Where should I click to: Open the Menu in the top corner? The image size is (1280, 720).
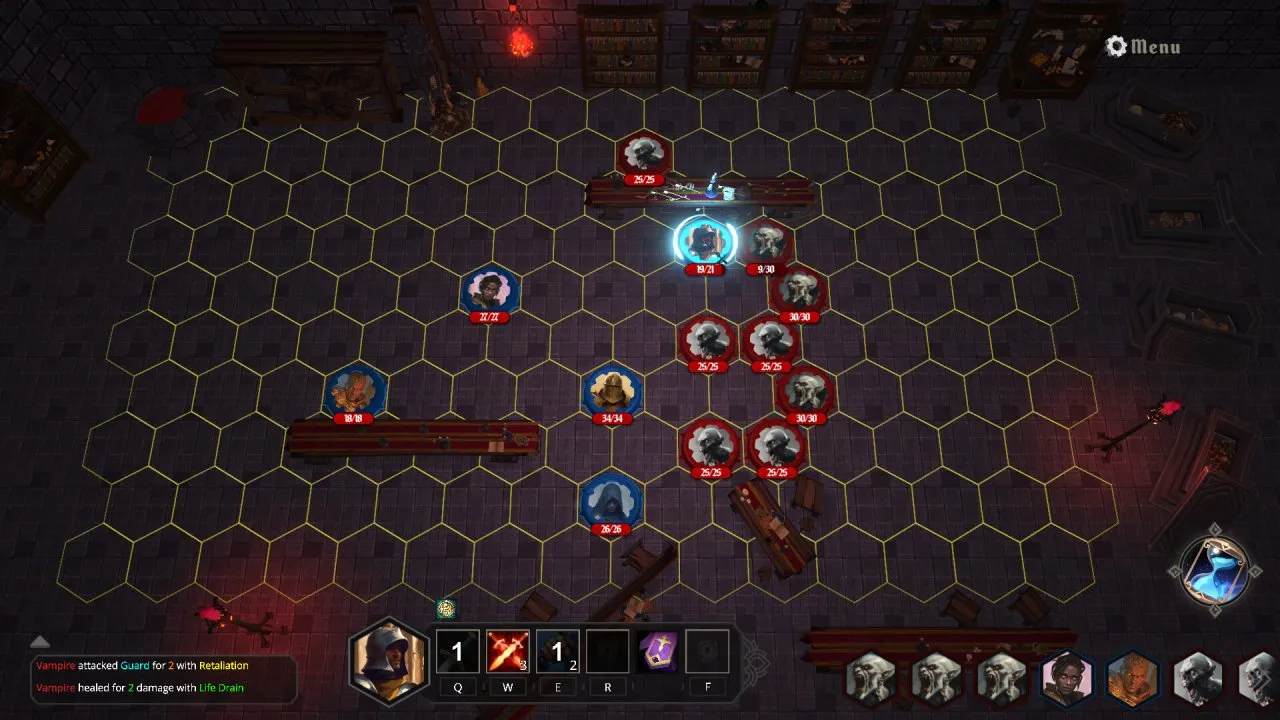coord(1143,46)
